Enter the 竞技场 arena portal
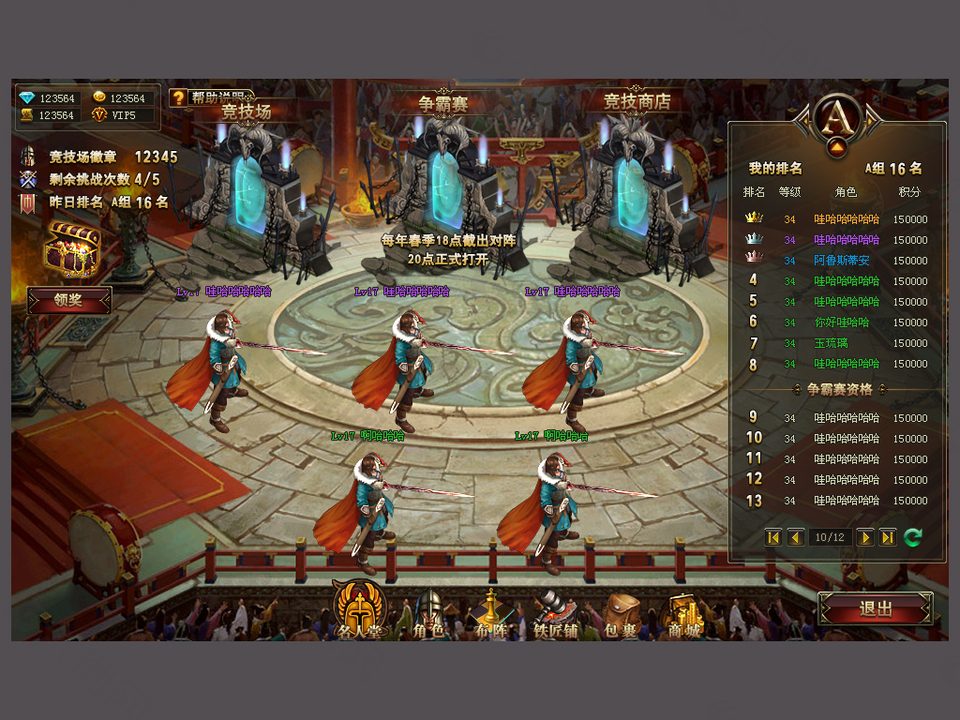 [x=247, y=190]
